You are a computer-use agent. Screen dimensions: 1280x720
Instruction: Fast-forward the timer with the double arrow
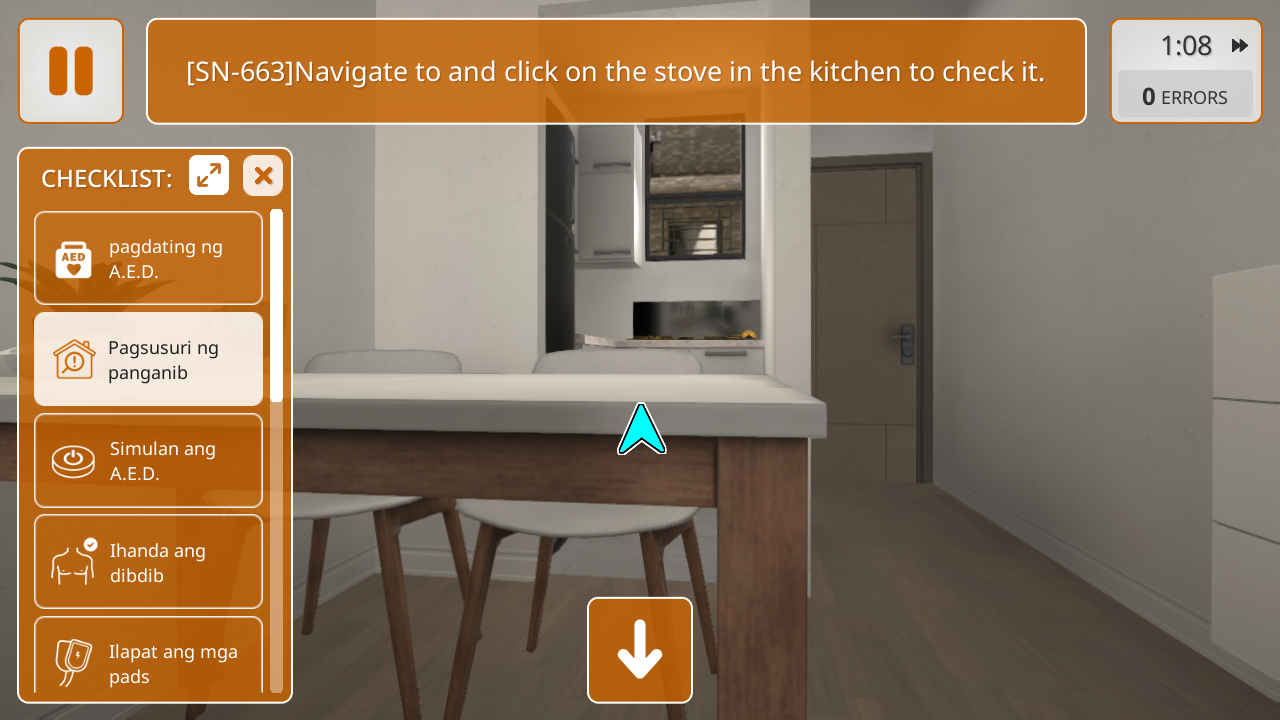[1240, 46]
